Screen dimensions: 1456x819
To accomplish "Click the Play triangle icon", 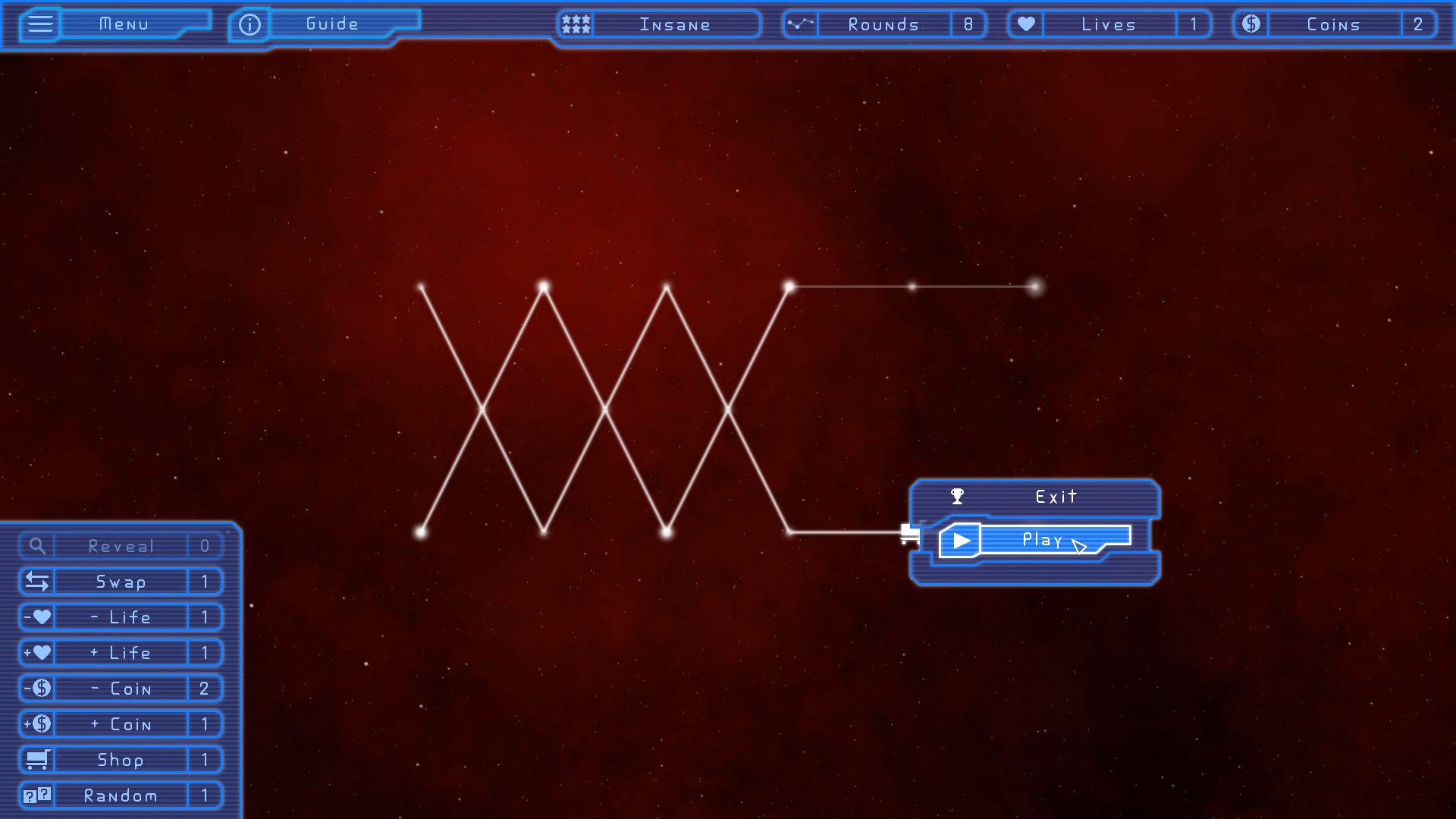I will (962, 540).
